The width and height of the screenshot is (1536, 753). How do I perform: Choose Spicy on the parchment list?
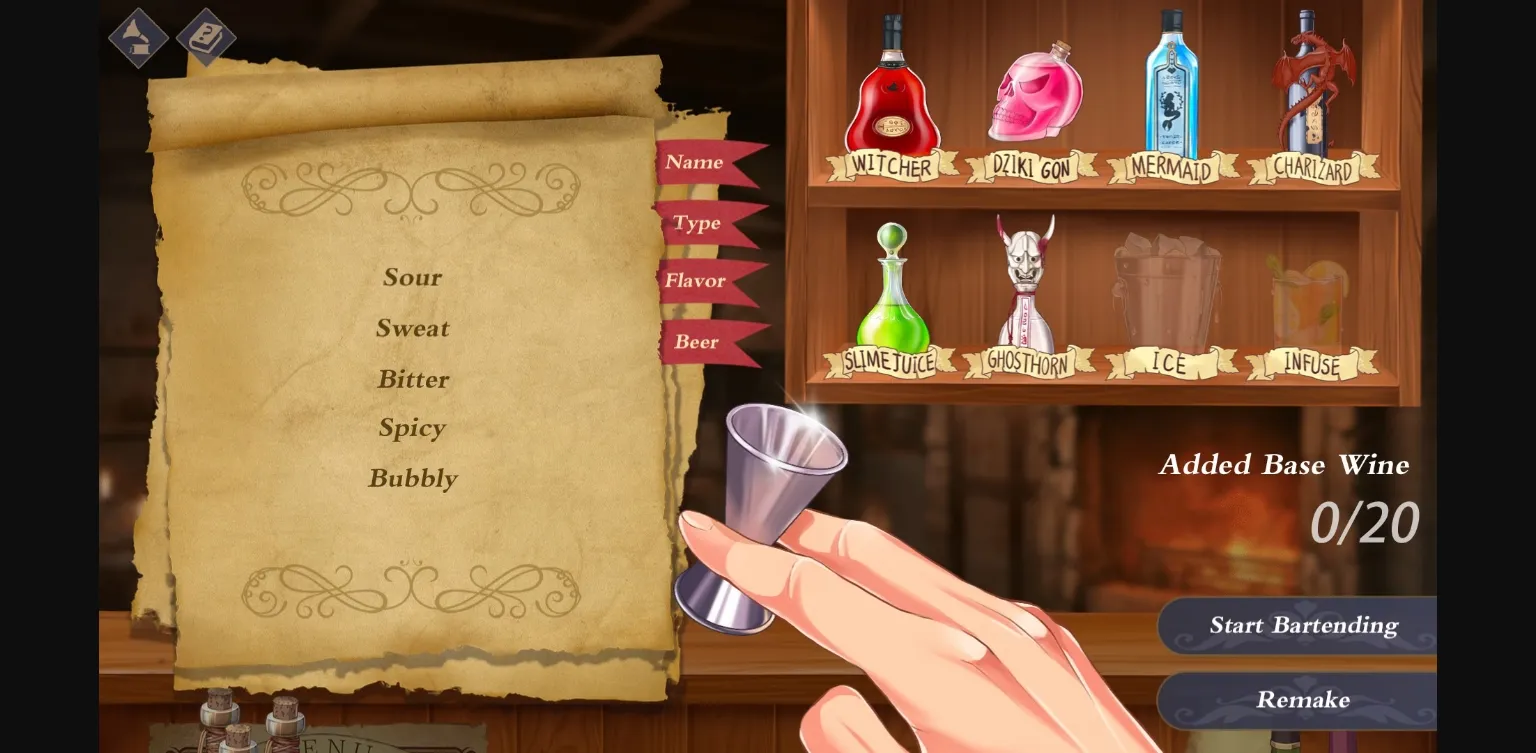[x=412, y=428]
